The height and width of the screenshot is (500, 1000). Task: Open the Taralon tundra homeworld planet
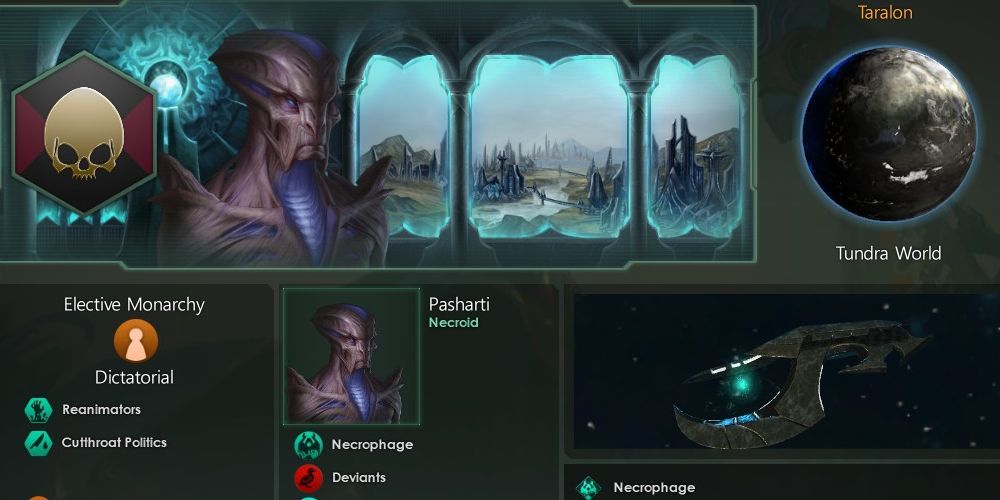point(888,134)
